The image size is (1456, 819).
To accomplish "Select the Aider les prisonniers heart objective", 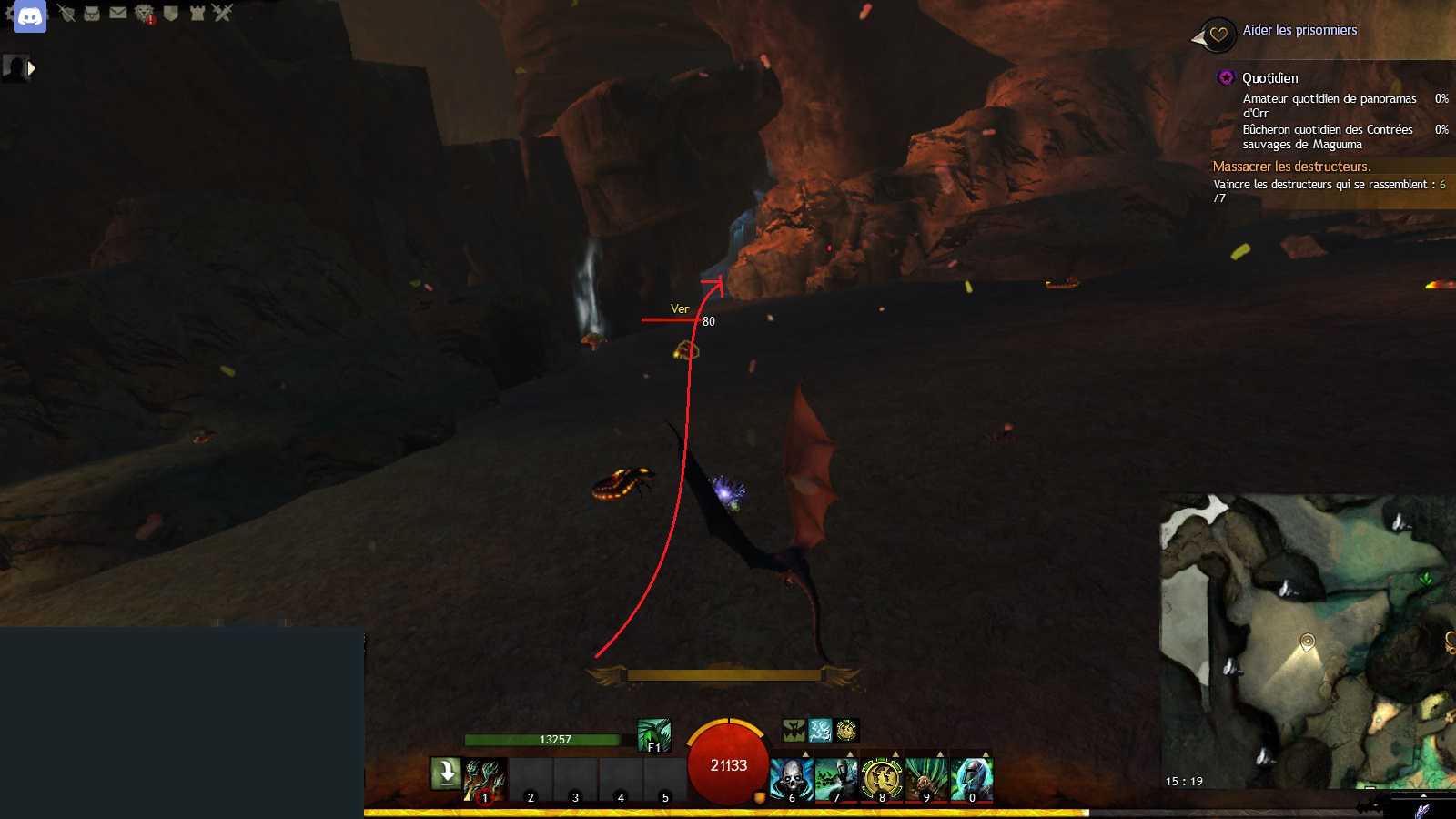I will coord(1299,30).
